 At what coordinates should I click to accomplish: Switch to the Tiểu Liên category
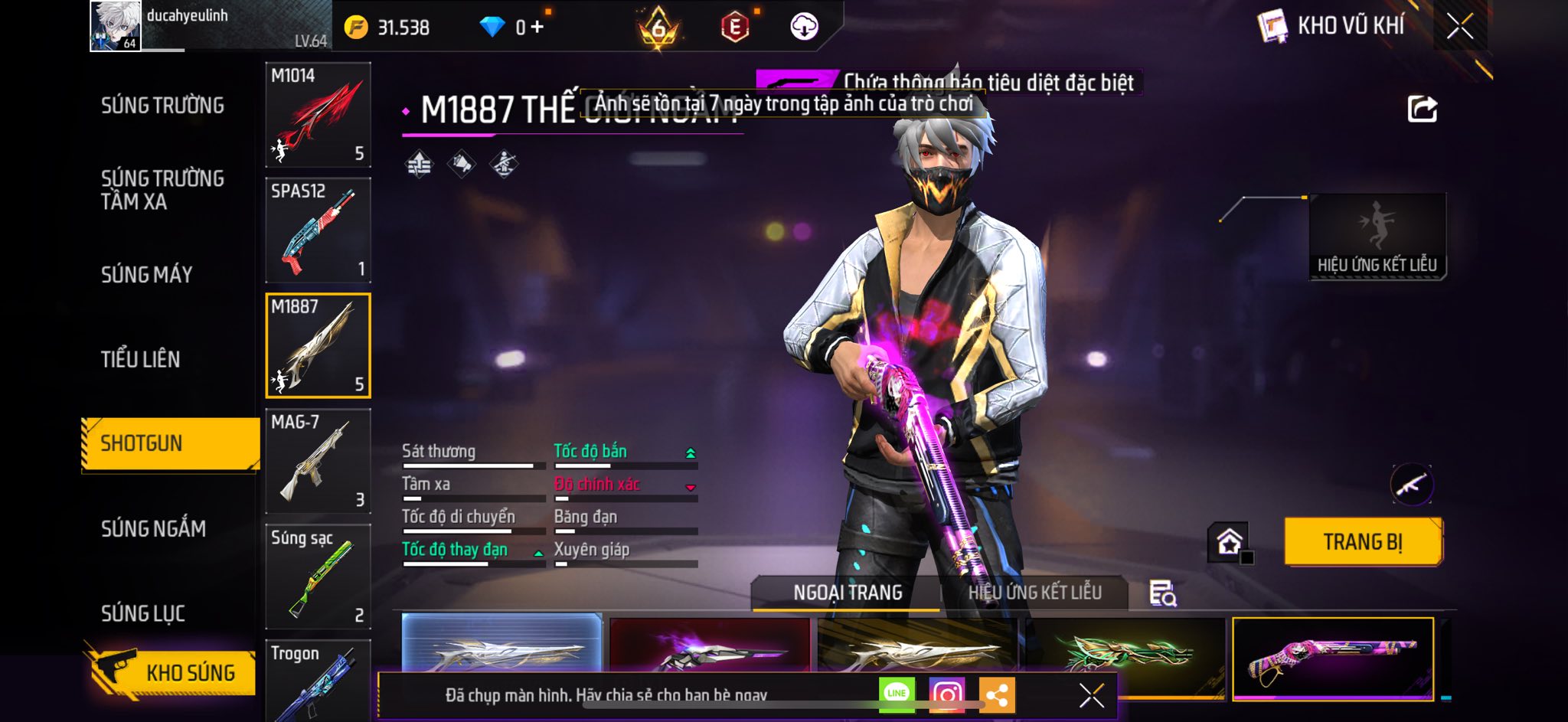[x=141, y=359]
